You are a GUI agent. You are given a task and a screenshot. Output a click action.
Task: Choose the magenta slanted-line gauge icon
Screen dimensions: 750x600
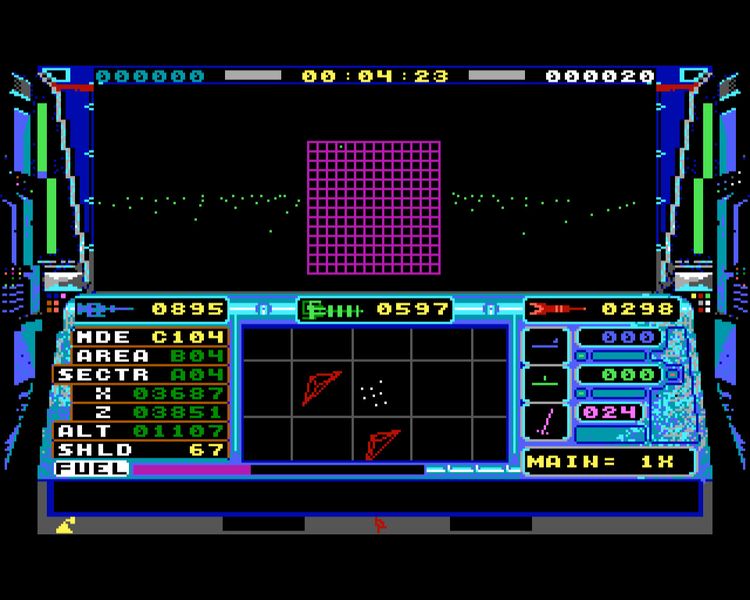(545, 420)
